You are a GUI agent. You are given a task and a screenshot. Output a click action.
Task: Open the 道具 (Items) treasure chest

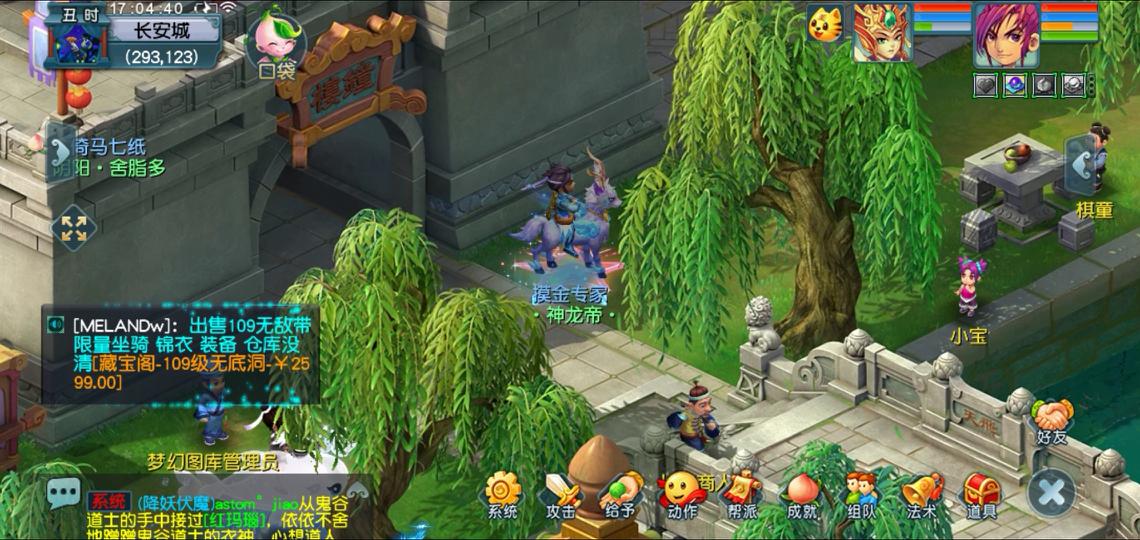982,492
